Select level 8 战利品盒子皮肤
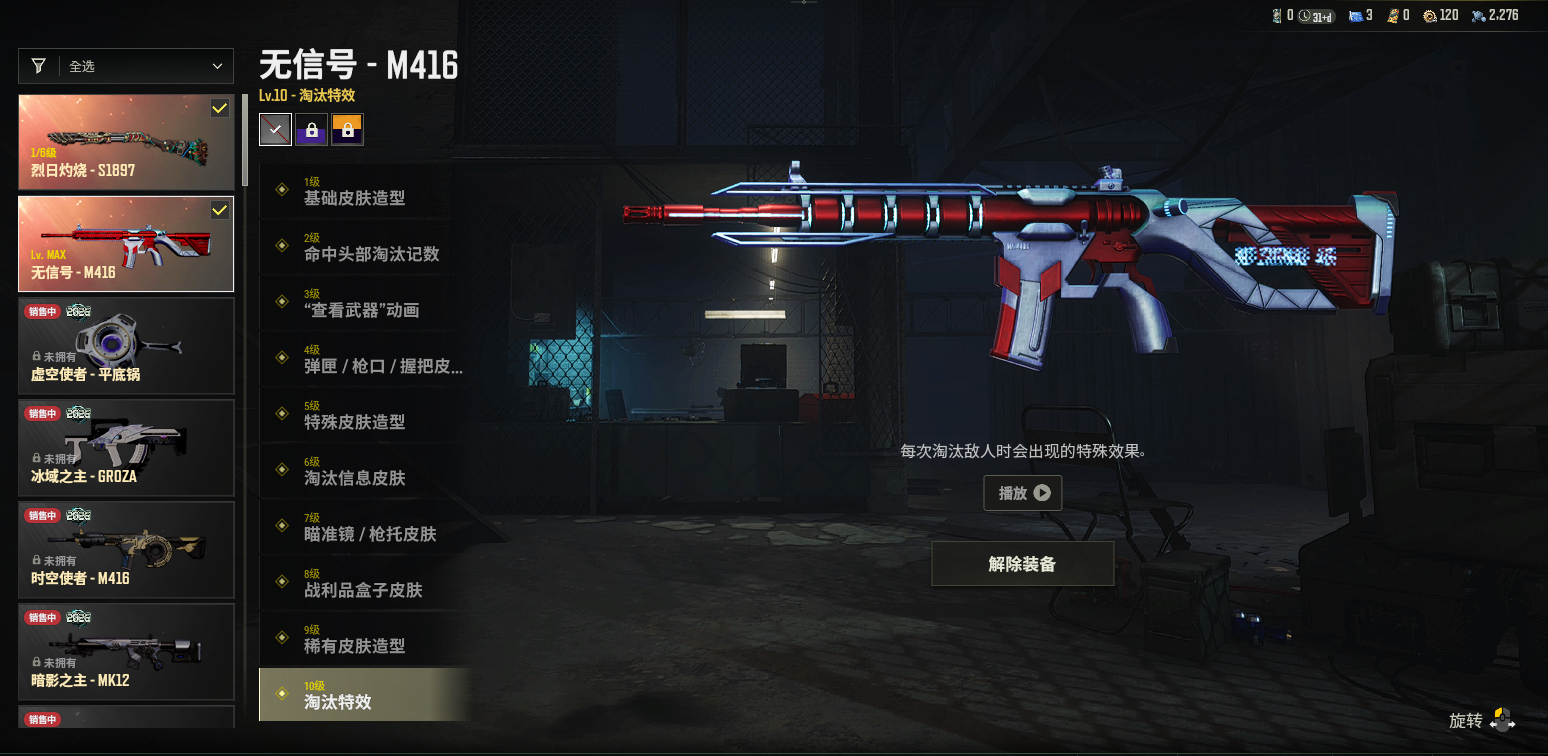 [x=362, y=583]
